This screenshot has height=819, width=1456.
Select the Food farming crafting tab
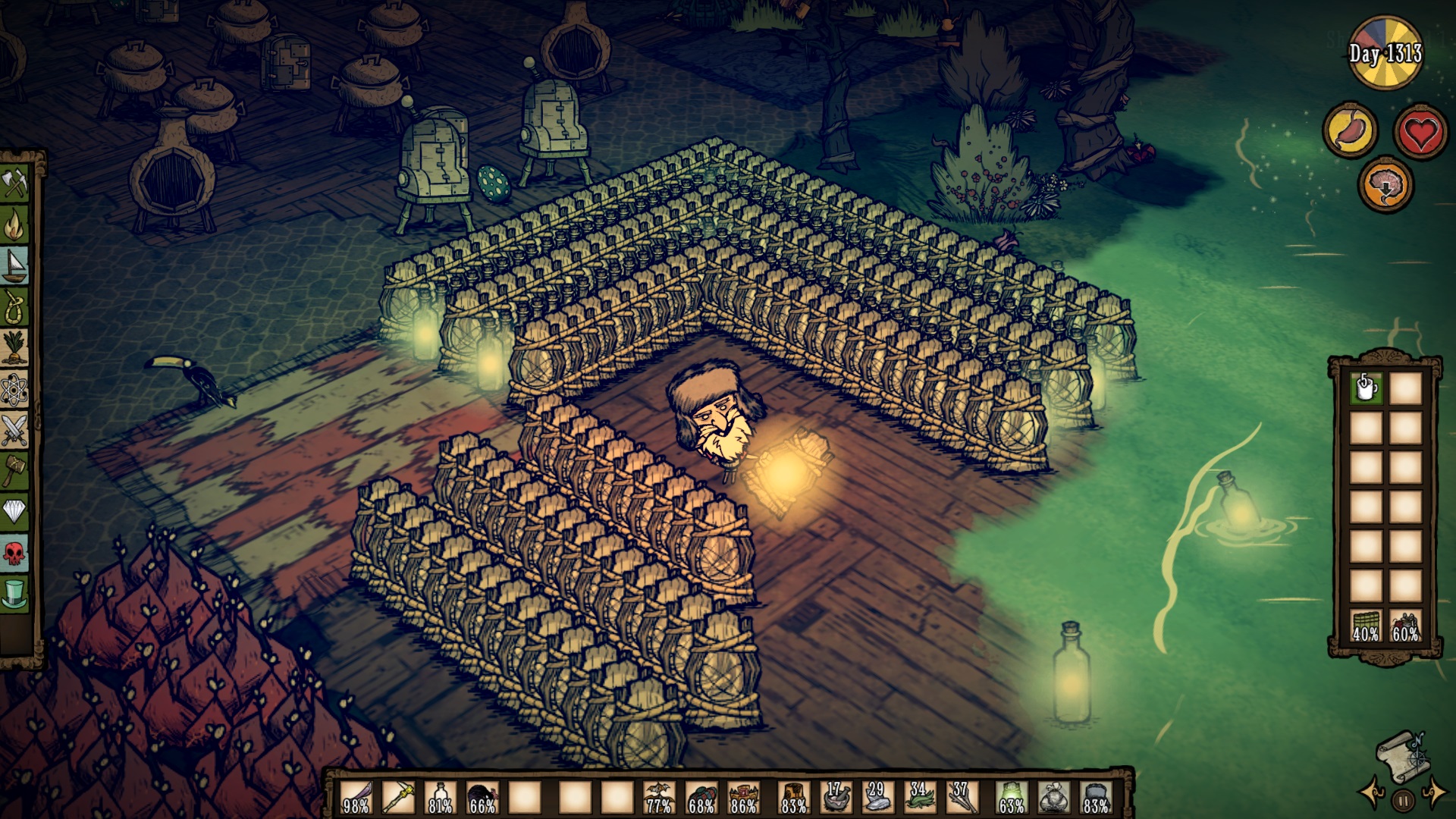click(x=15, y=349)
